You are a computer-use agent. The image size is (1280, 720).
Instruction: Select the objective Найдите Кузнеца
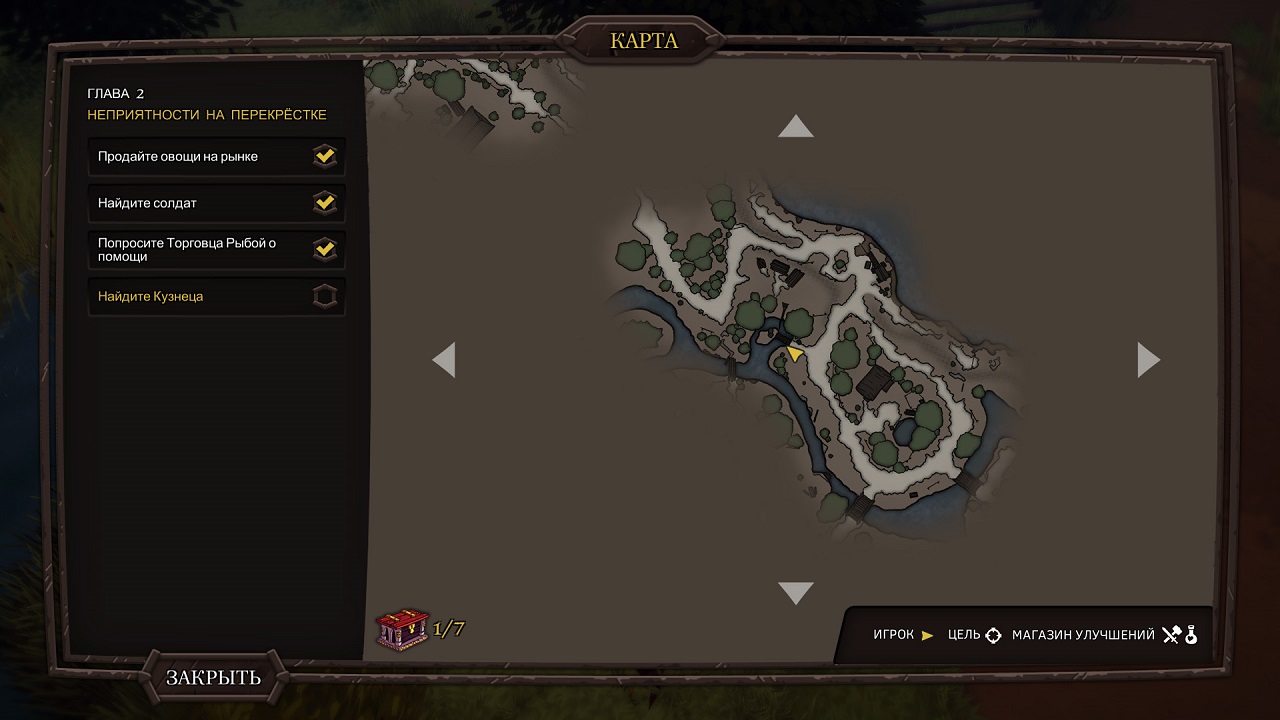pos(216,297)
